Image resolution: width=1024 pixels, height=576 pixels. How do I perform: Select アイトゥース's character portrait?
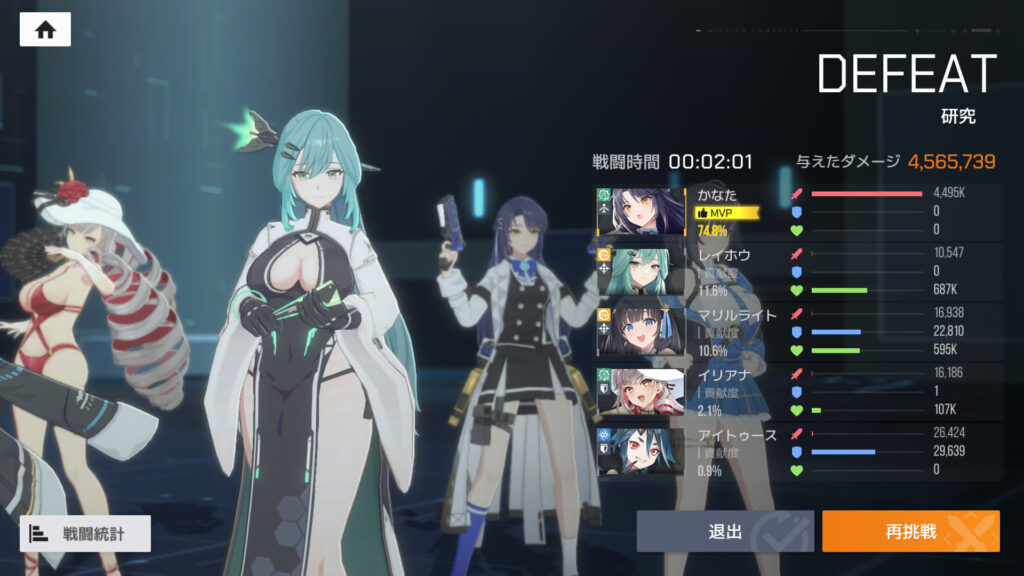[x=641, y=451]
